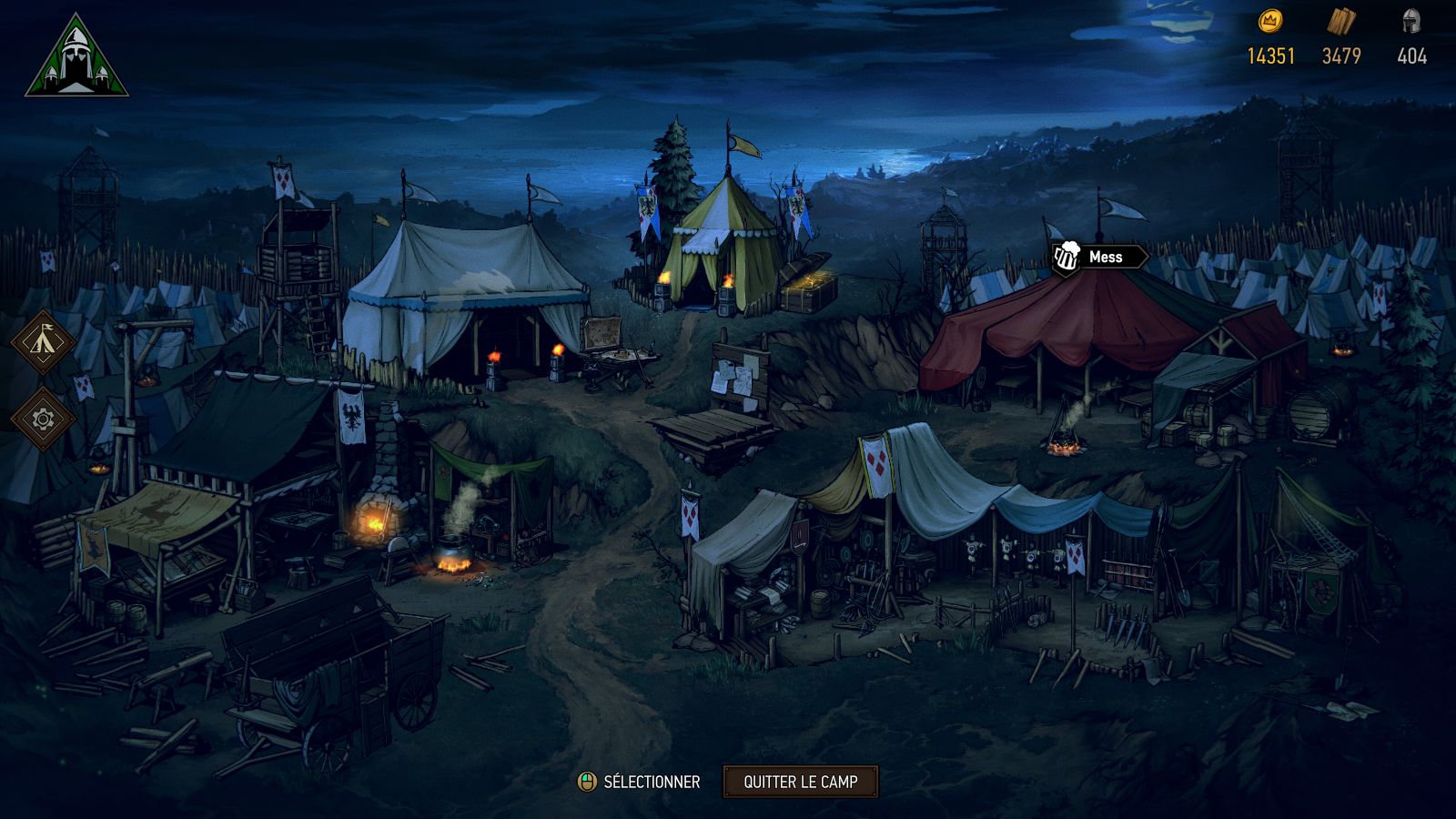Click the Quitter le camp button
Viewport: 1456px width, 819px height.
tap(800, 782)
